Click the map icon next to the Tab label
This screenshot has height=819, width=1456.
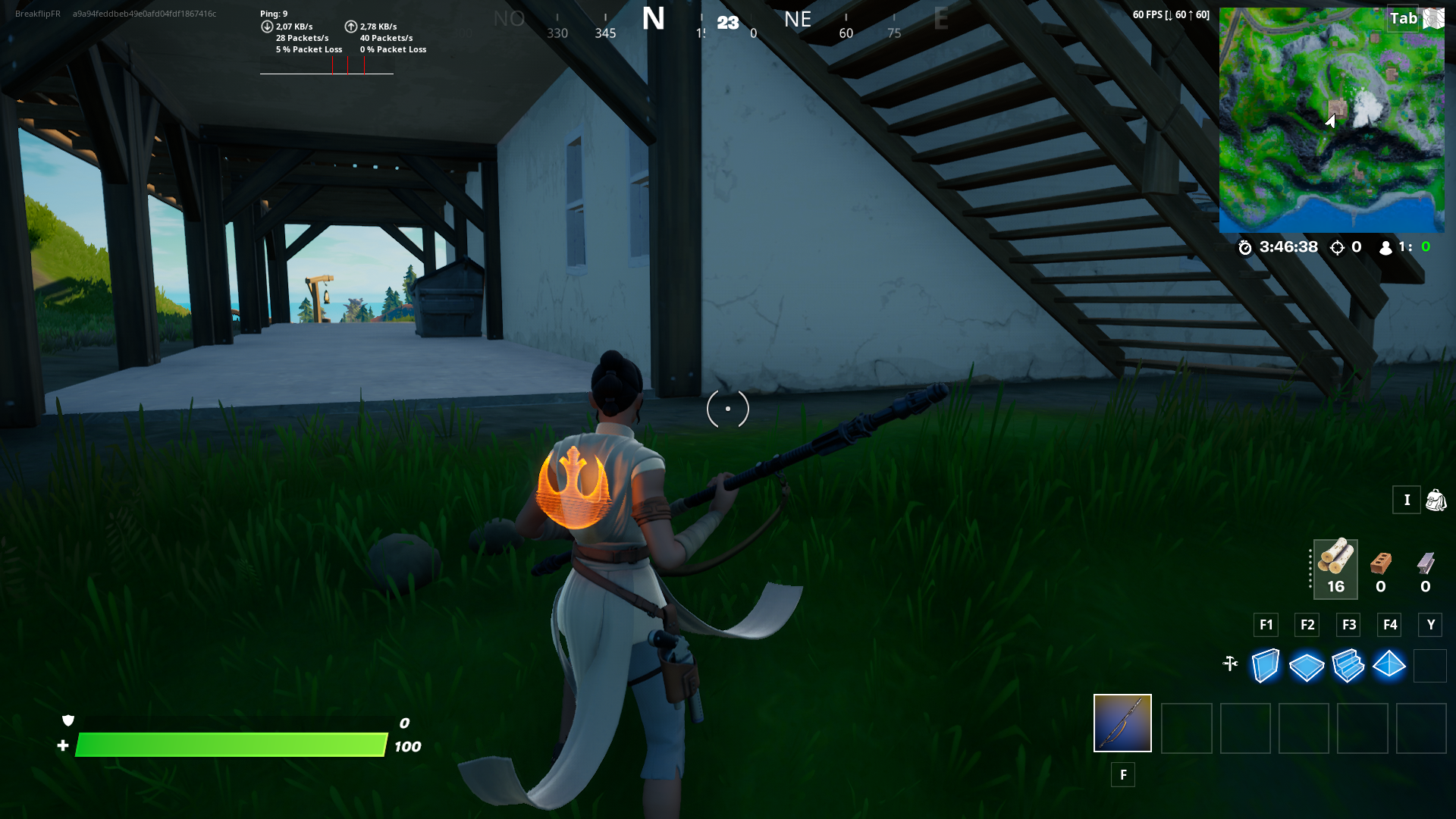coord(1433,18)
